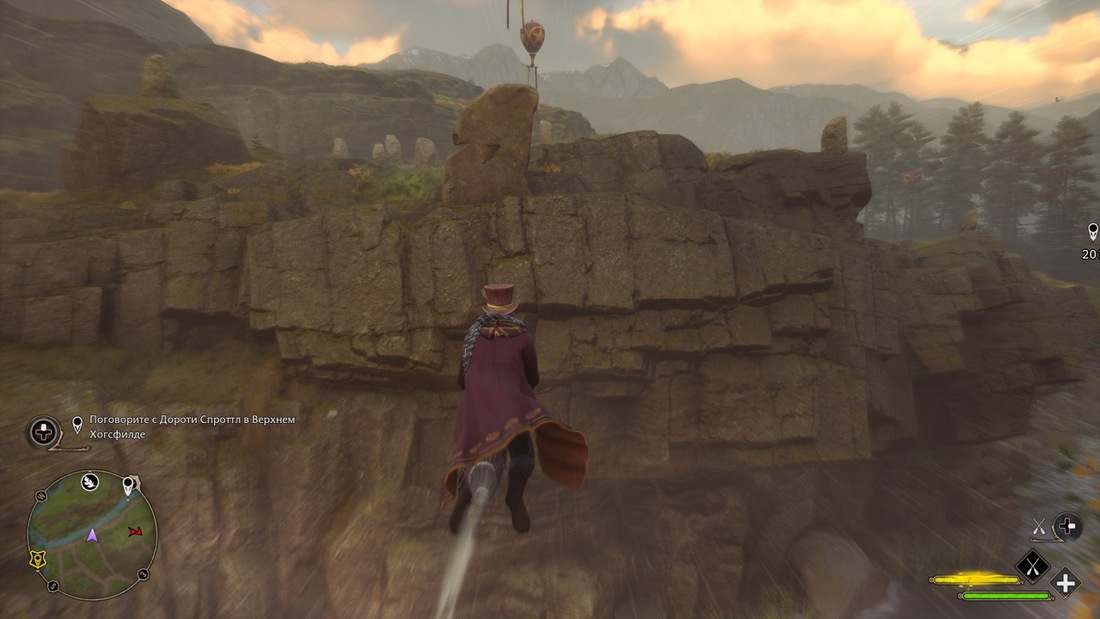Select the leaf icon atop the minimap

coord(89,480)
